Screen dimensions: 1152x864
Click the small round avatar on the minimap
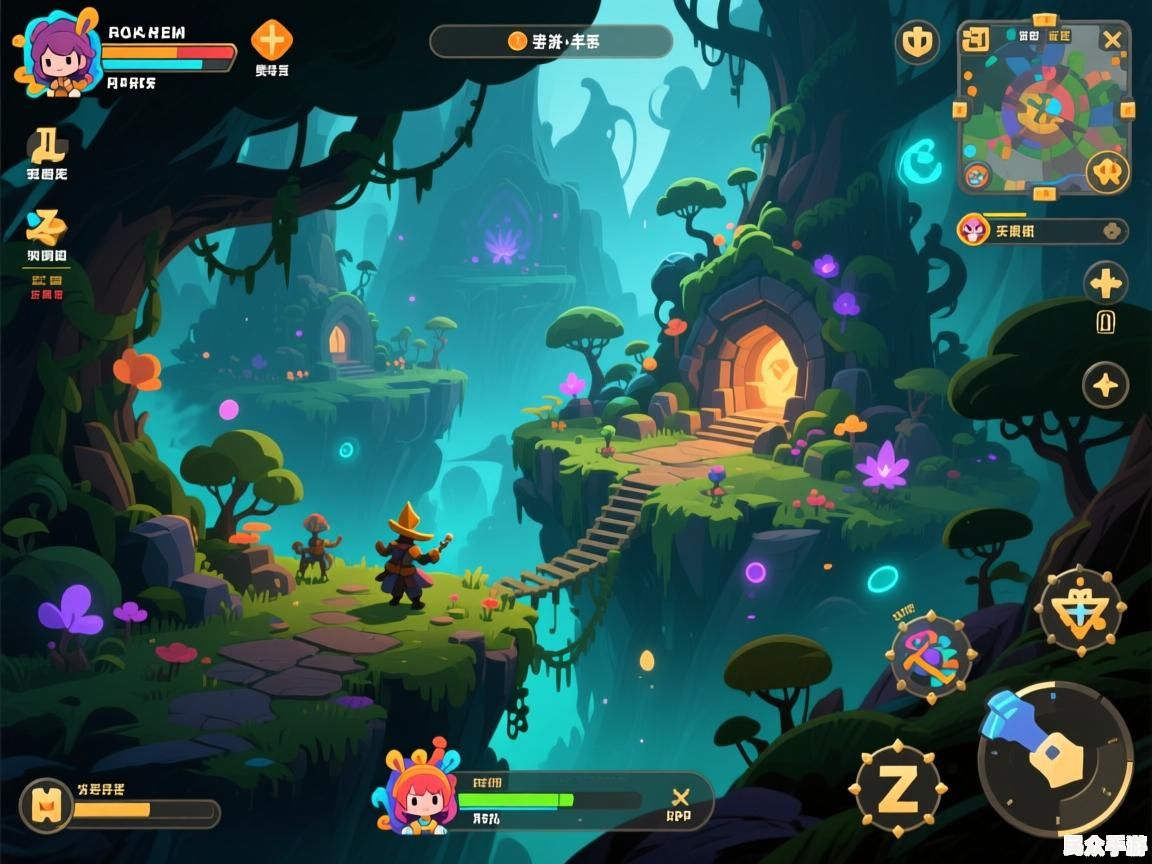pyautogui.click(x=977, y=176)
